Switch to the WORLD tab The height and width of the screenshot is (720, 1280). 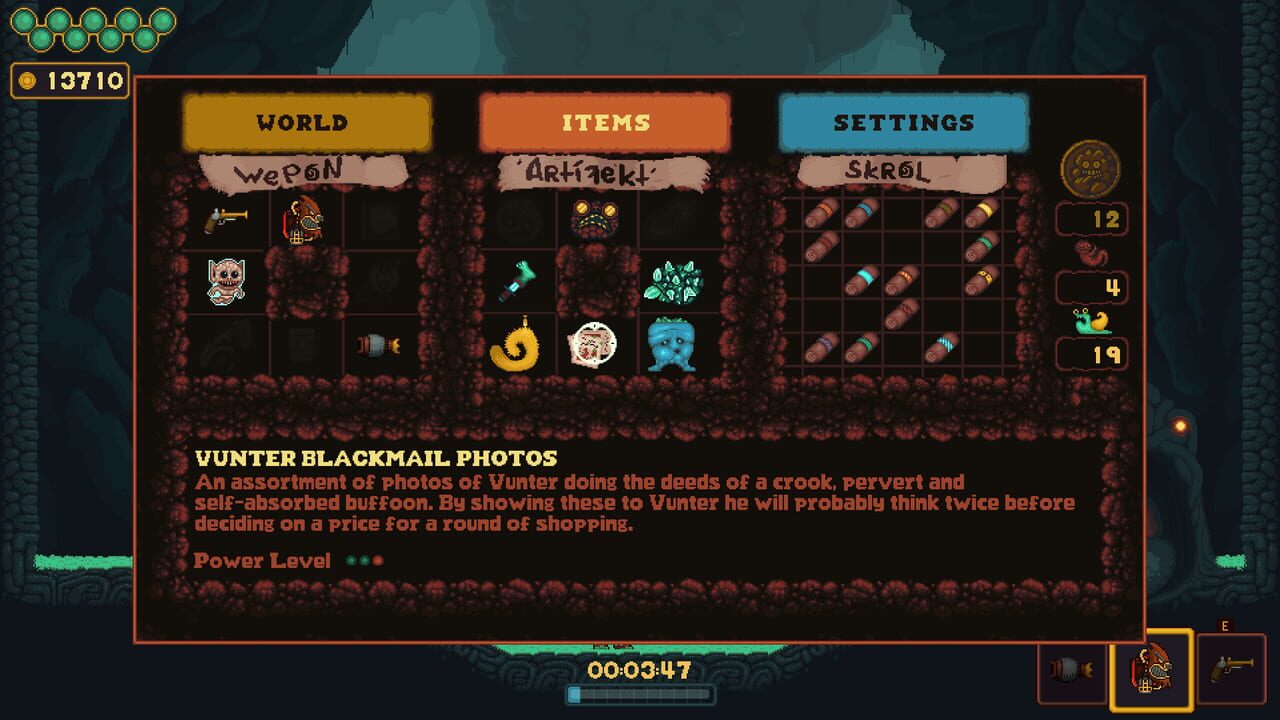click(303, 122)
